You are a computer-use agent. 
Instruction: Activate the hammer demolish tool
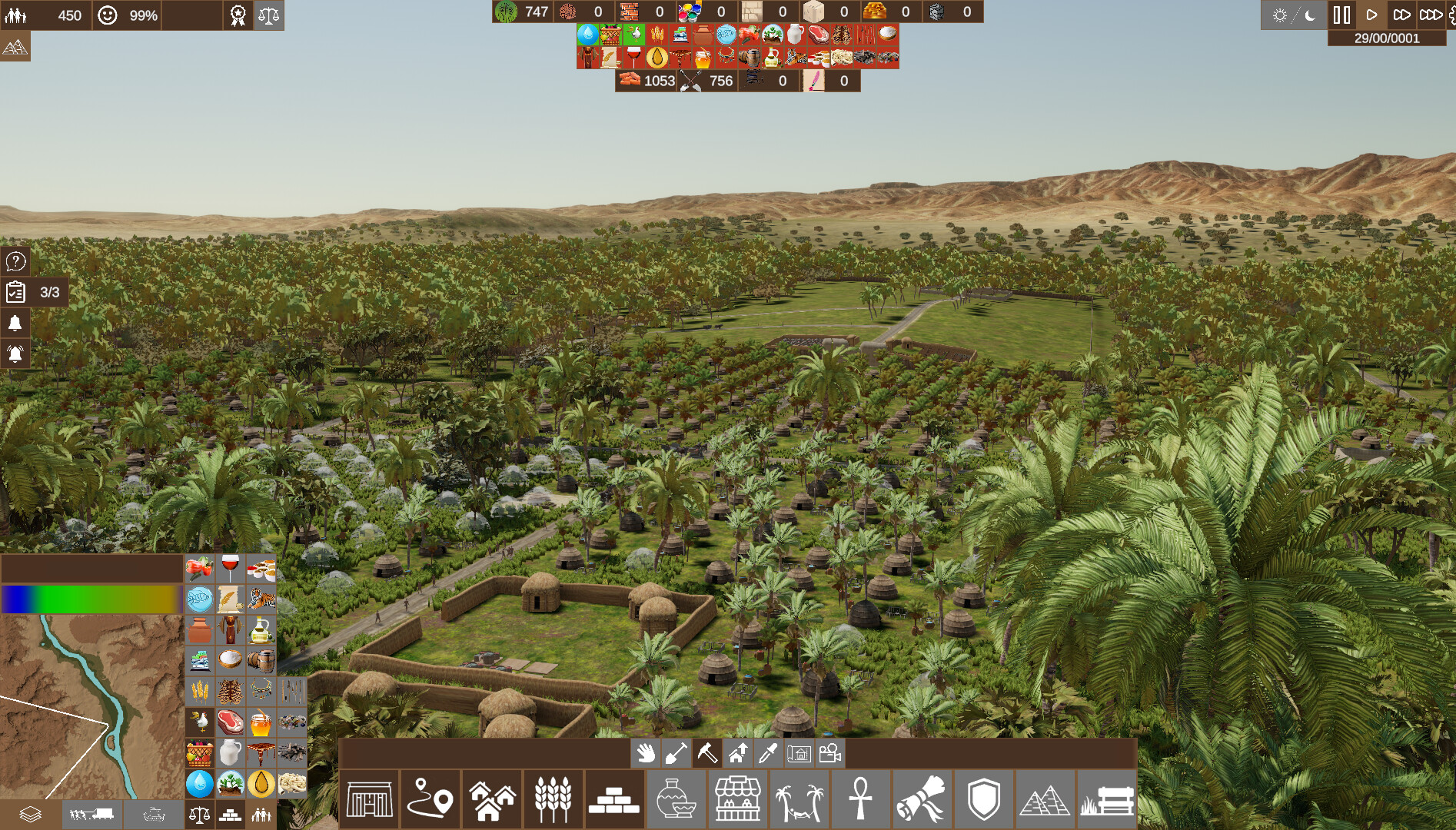click(706, 754)
